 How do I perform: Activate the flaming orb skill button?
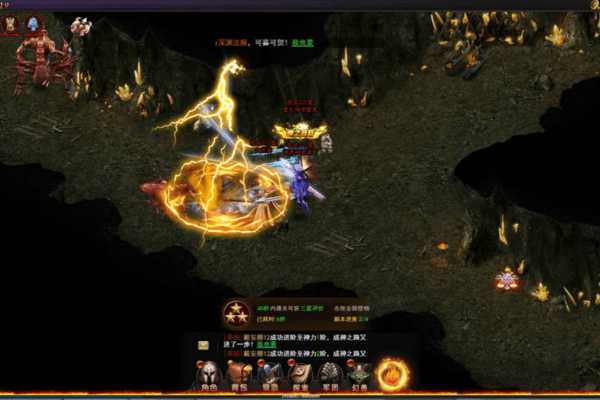pyautogui.click(x=393, y=375)
